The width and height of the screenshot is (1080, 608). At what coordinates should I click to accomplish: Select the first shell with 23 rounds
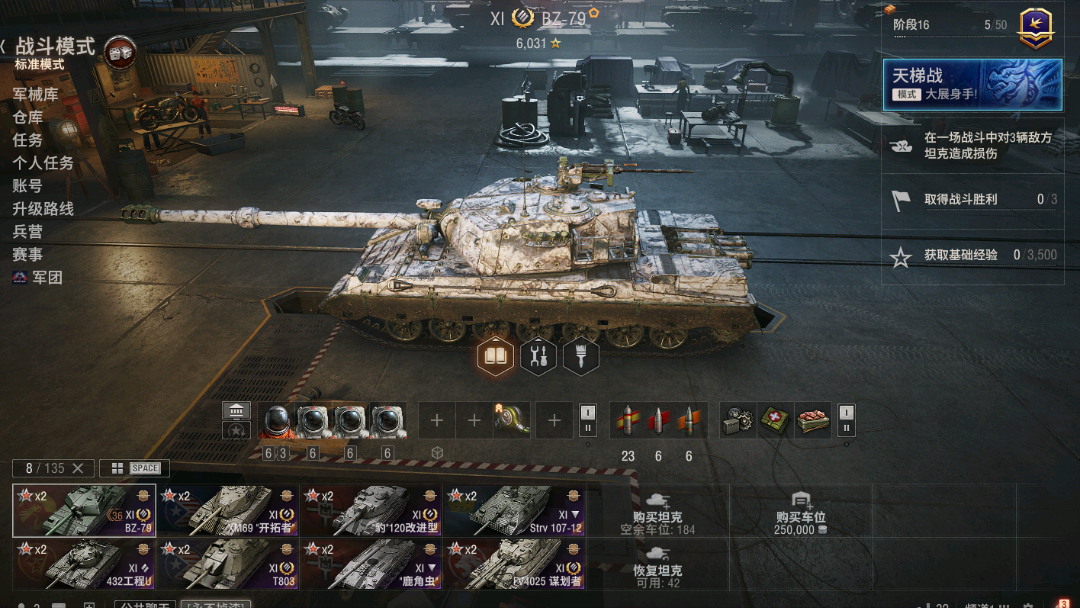pyautogui.click(x=628, y=421)
